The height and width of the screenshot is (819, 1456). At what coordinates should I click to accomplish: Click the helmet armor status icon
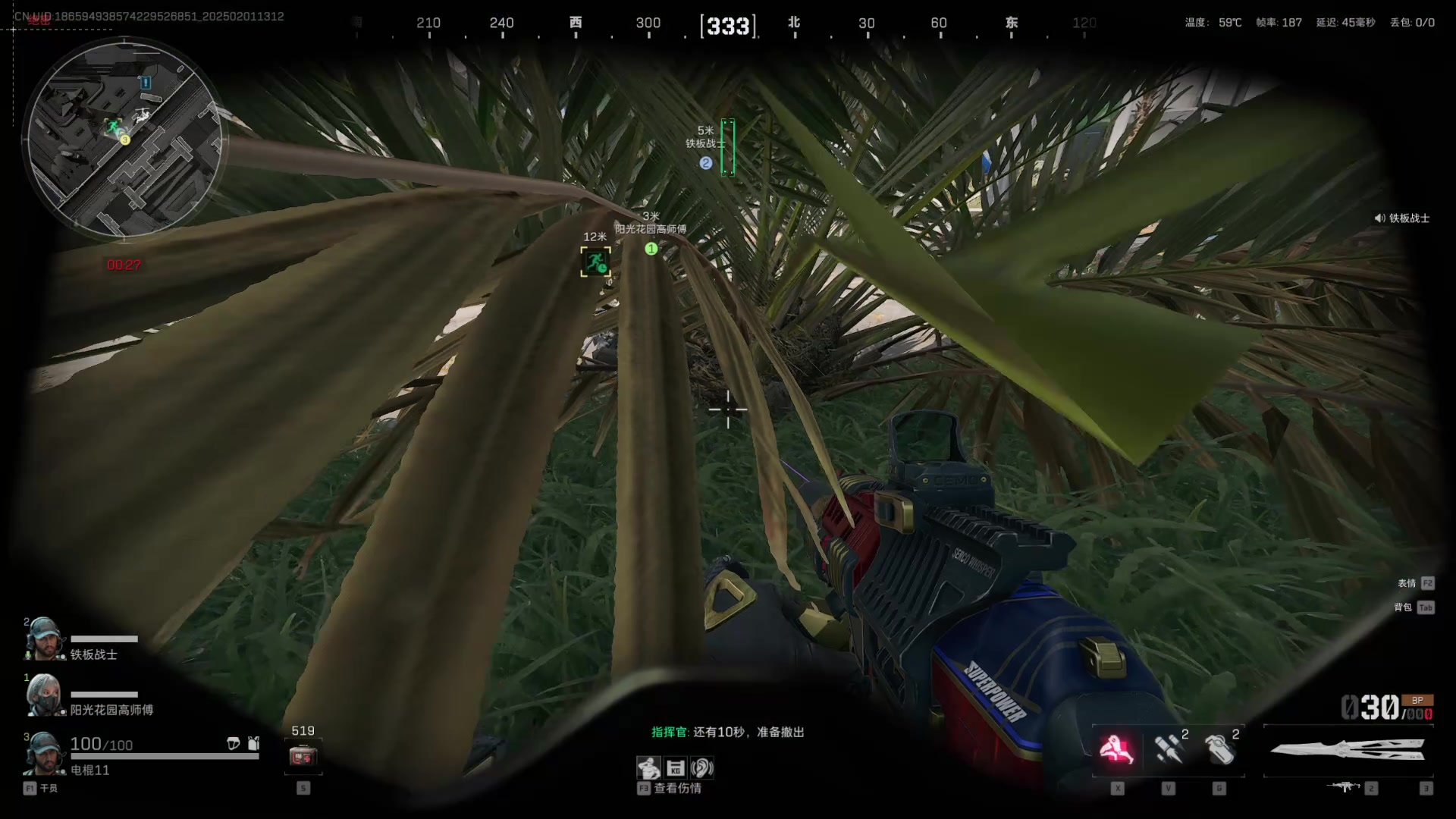tap(234, 744)
